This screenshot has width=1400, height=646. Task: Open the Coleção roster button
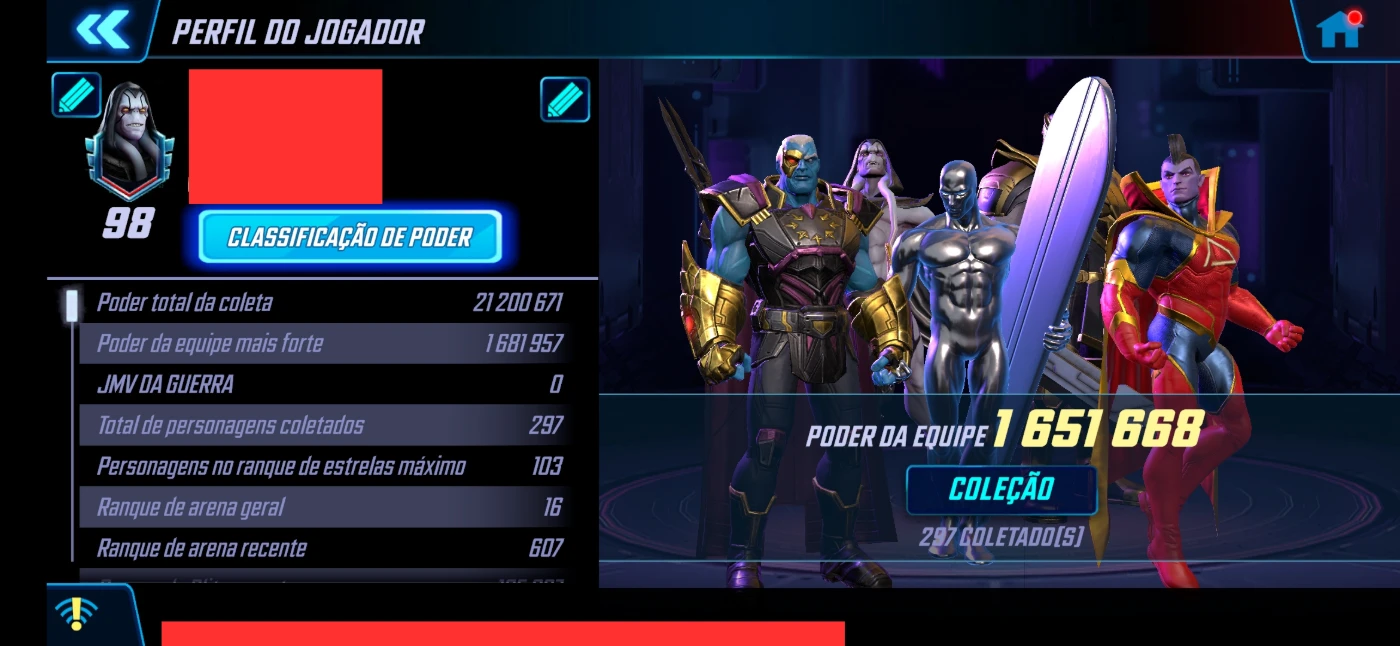1001,489
